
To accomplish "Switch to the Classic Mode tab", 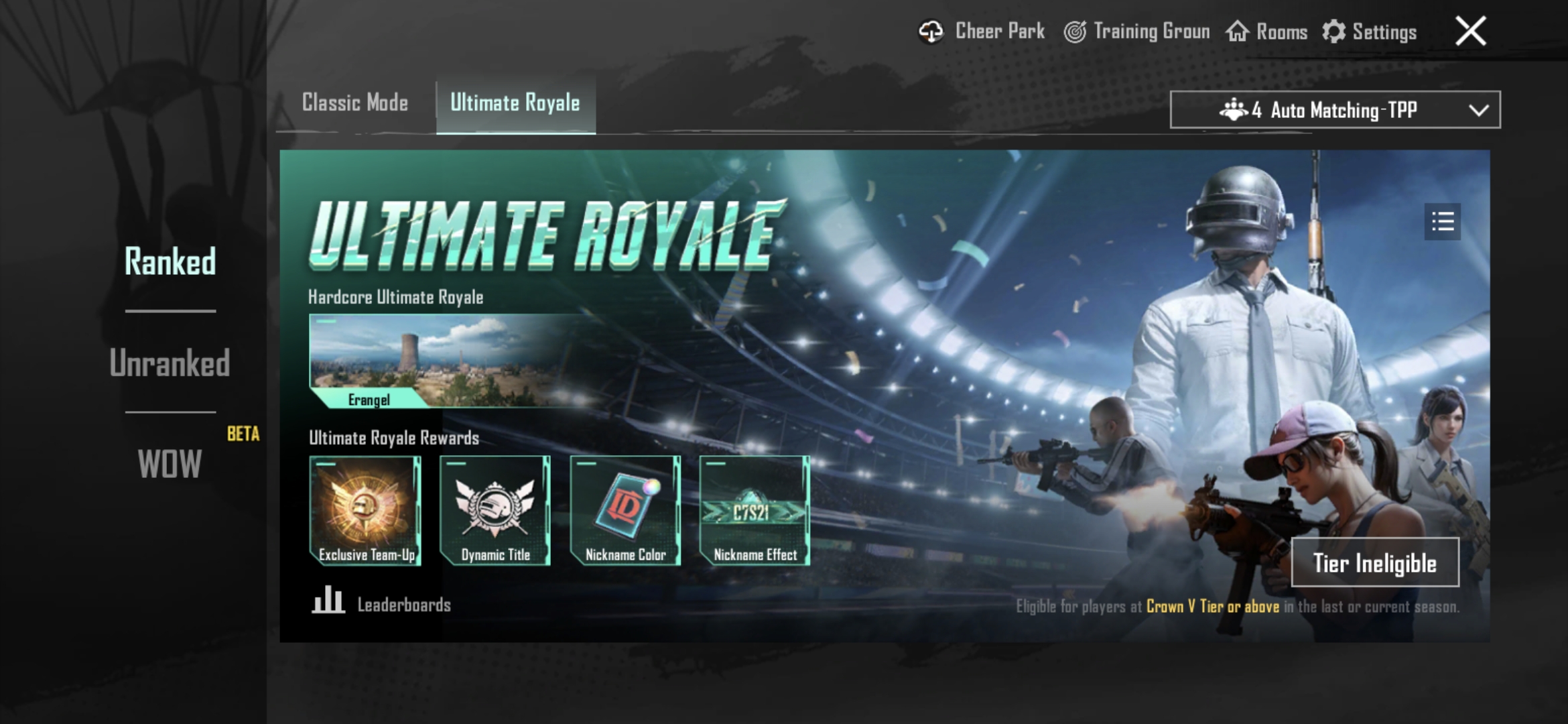I will 355,103.
